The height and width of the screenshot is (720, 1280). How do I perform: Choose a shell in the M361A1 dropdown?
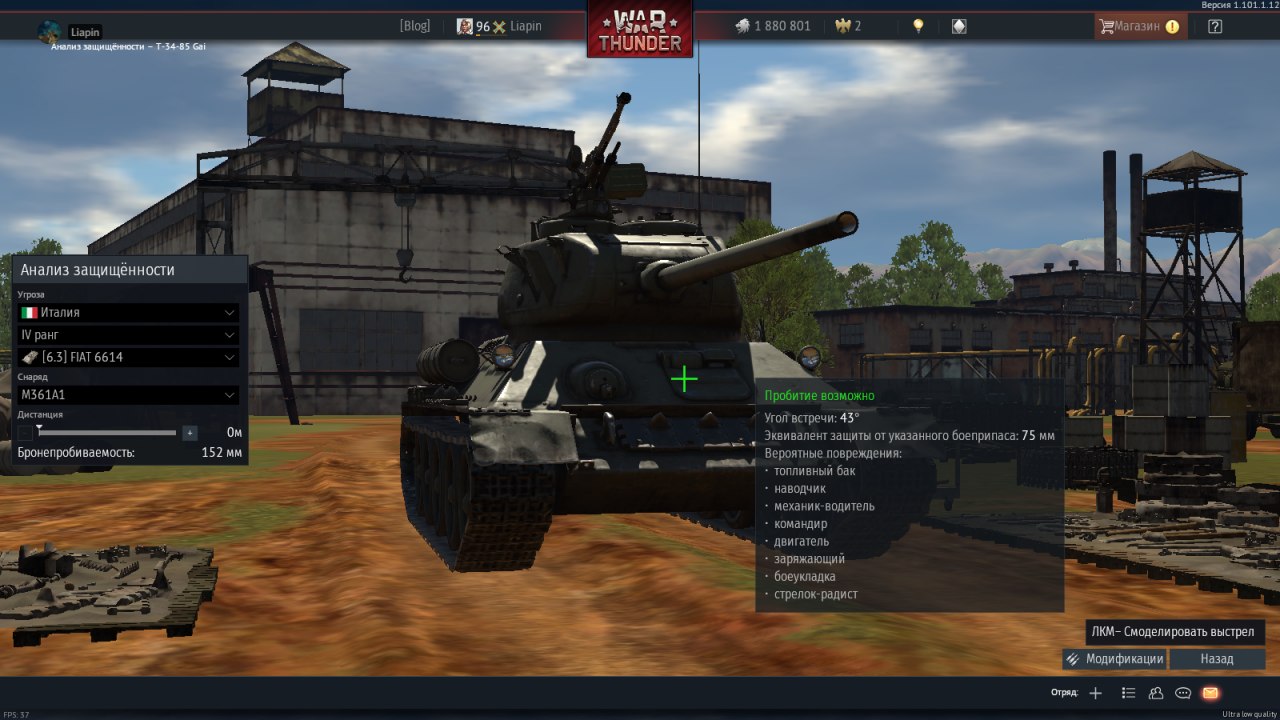pos(128,395)
